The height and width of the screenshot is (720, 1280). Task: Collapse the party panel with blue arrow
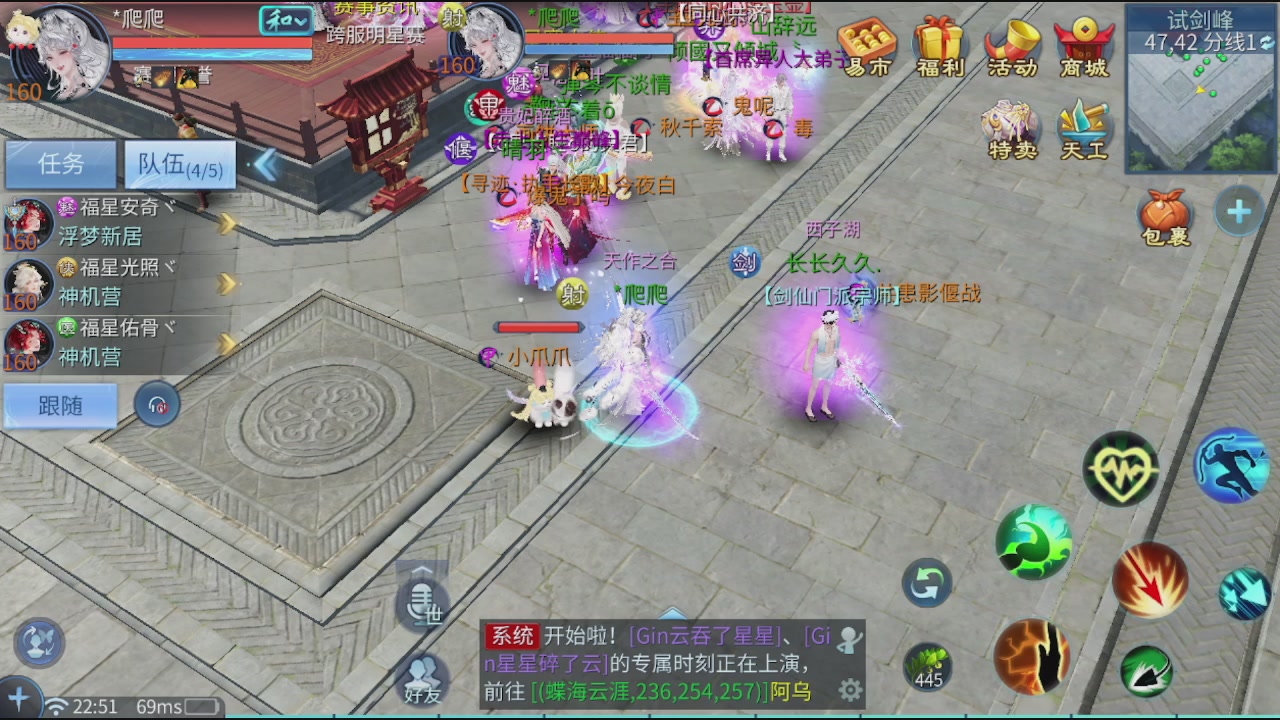click(x=266, y=166)
